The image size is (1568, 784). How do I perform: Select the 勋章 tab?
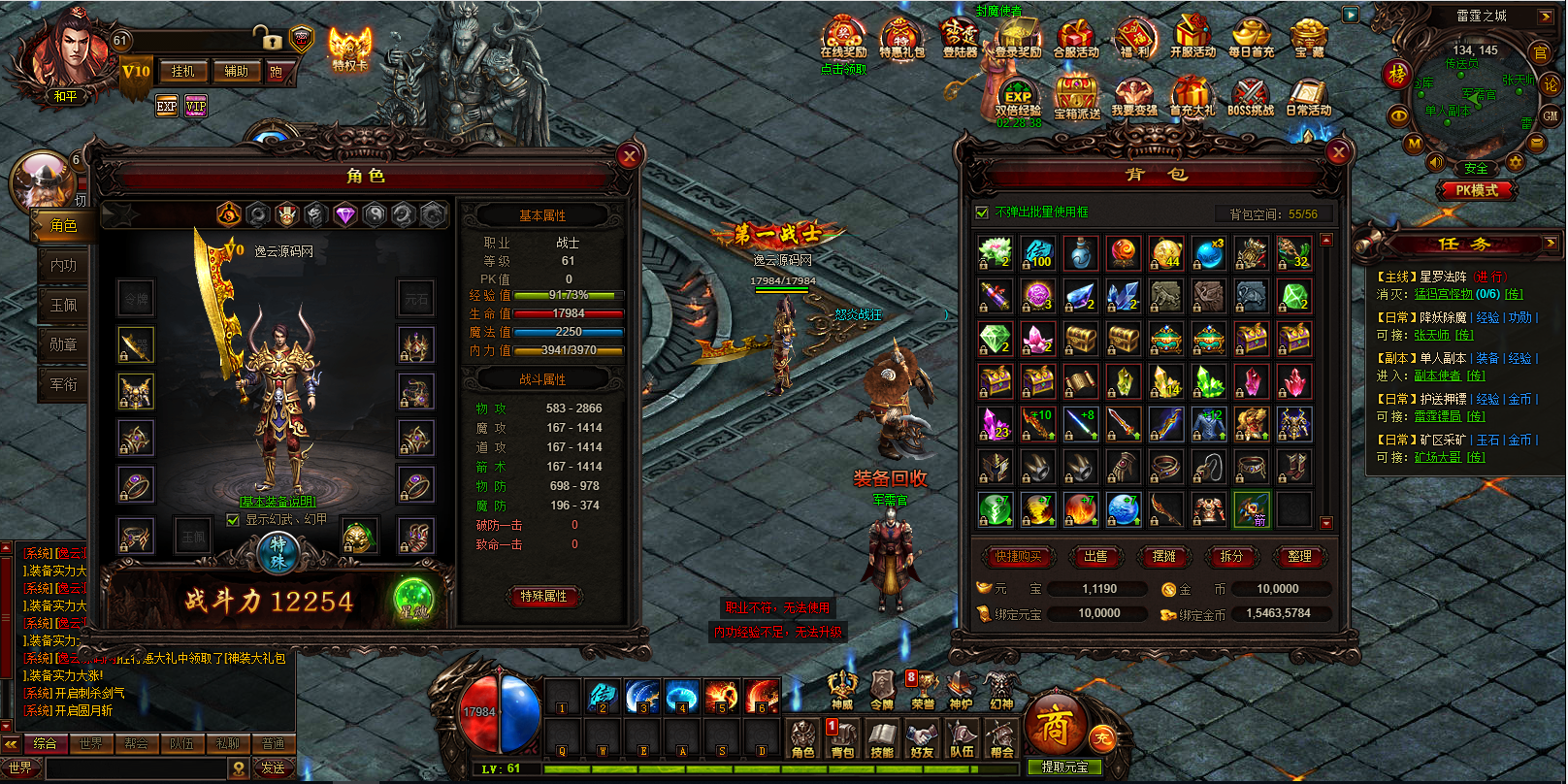[x=64, y=344]
